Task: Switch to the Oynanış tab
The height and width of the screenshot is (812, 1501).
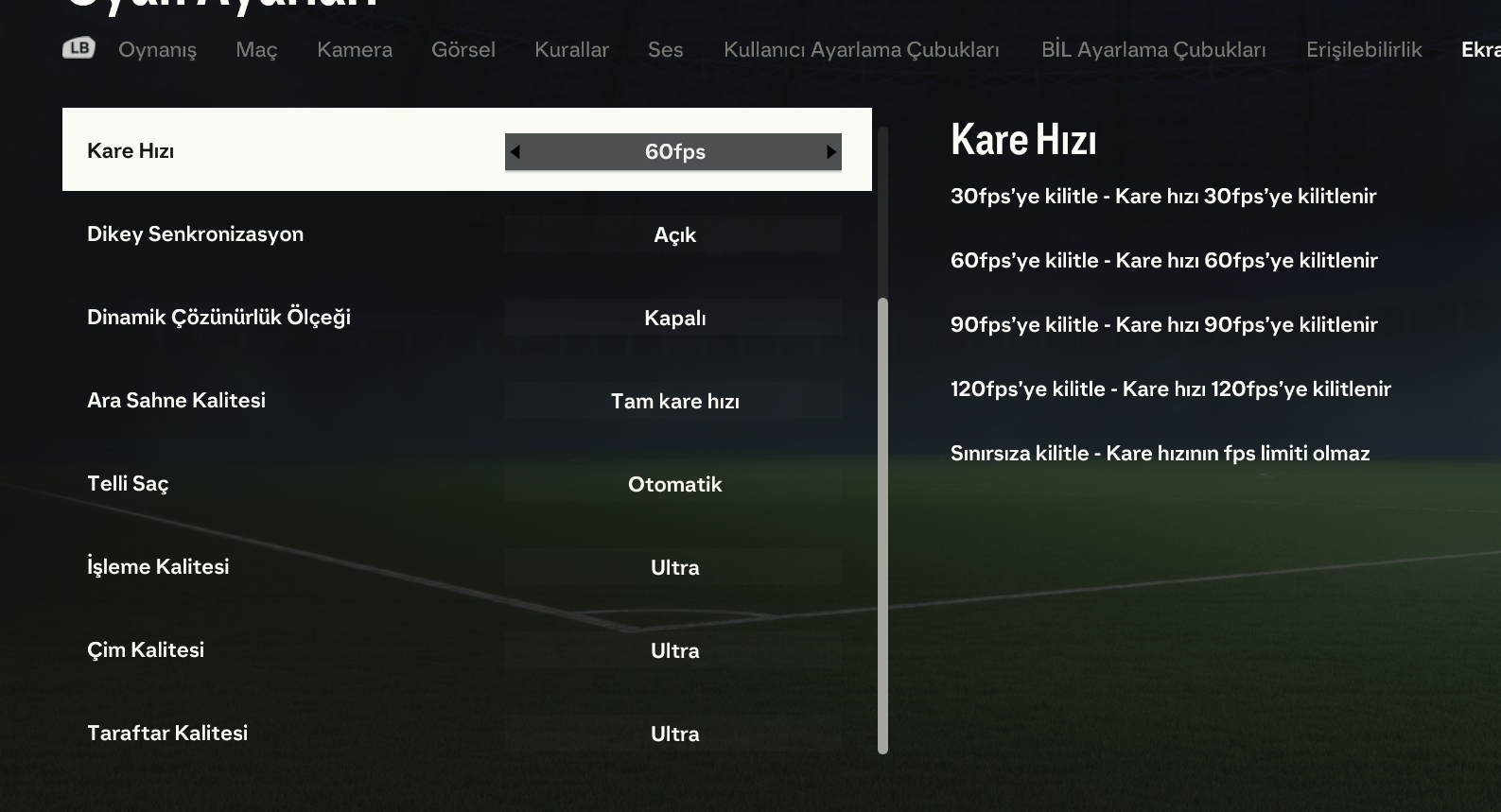Action: coord(157,50)
